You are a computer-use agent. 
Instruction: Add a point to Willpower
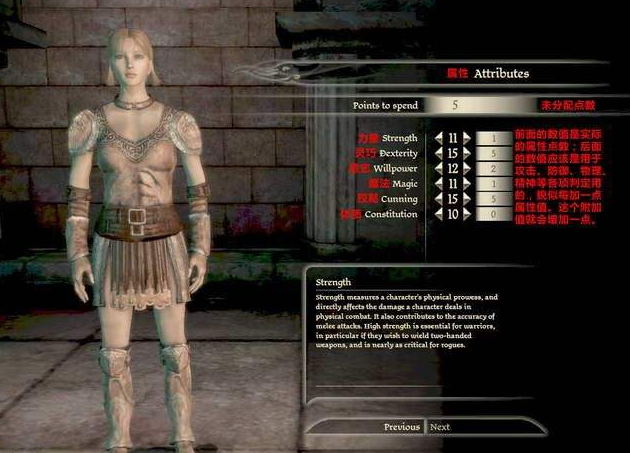[x=467, y=169]
